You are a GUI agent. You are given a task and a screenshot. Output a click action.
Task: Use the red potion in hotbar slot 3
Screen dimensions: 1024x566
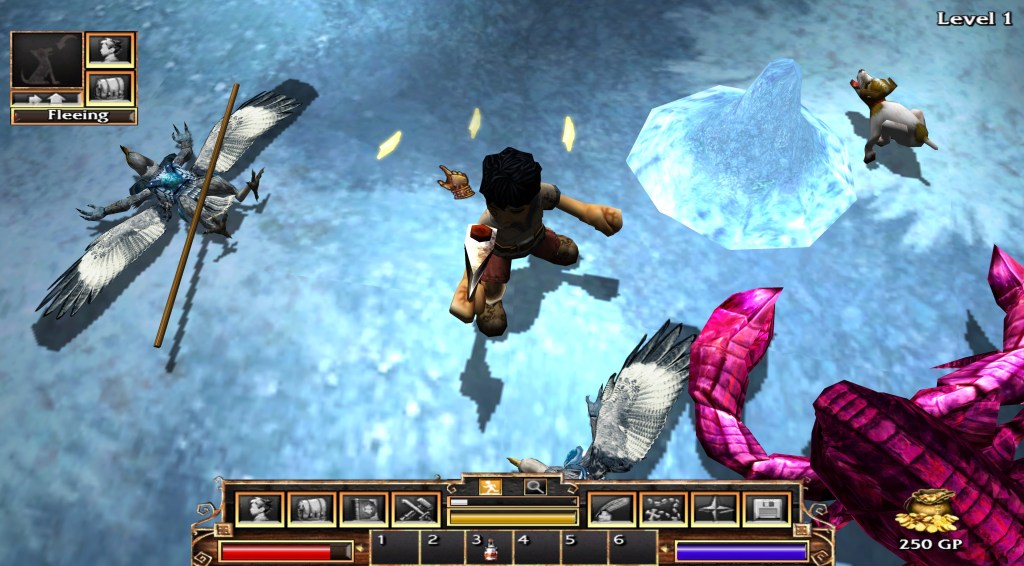click(491, 548)
